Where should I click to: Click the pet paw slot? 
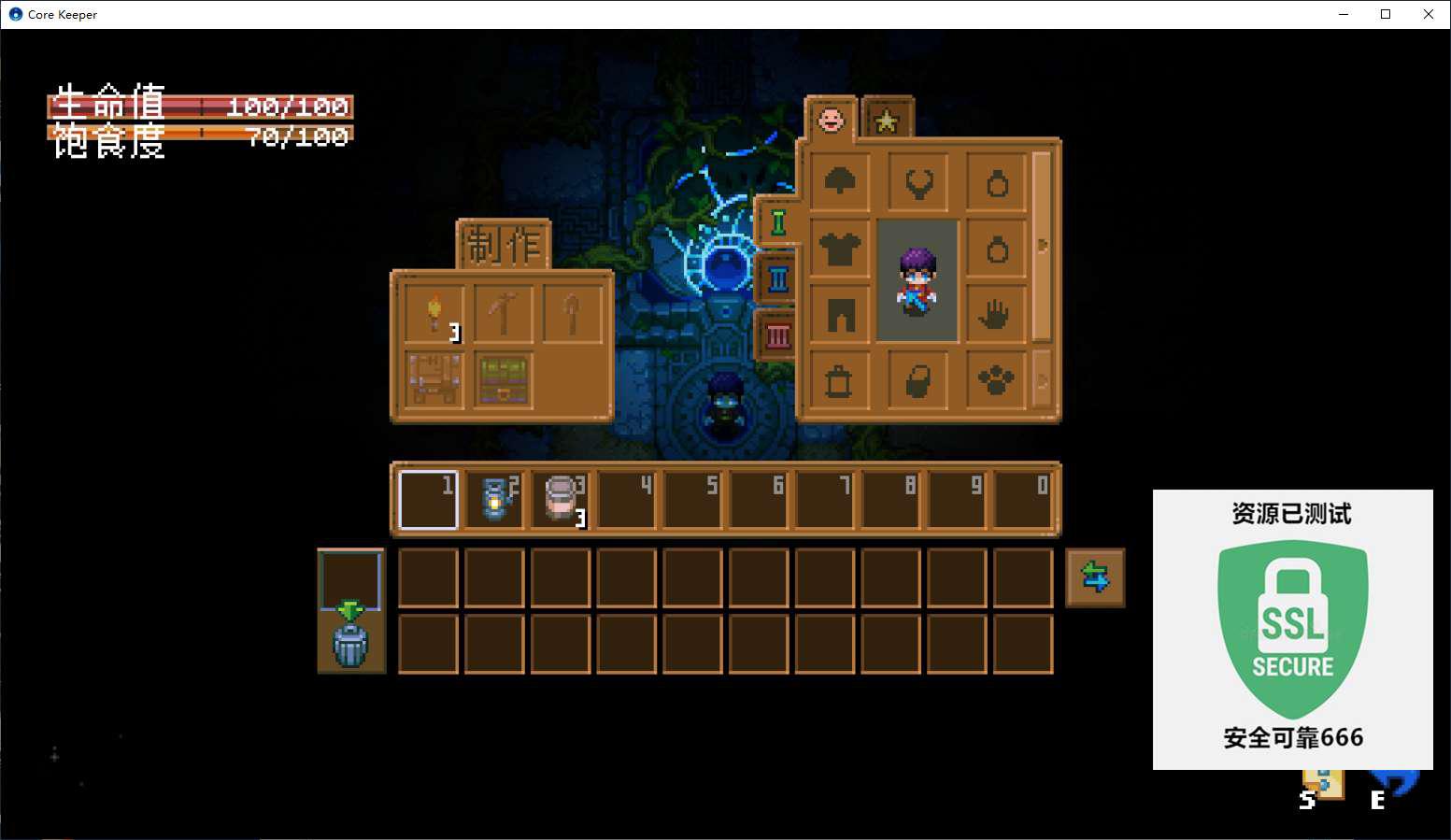point(995,380)
